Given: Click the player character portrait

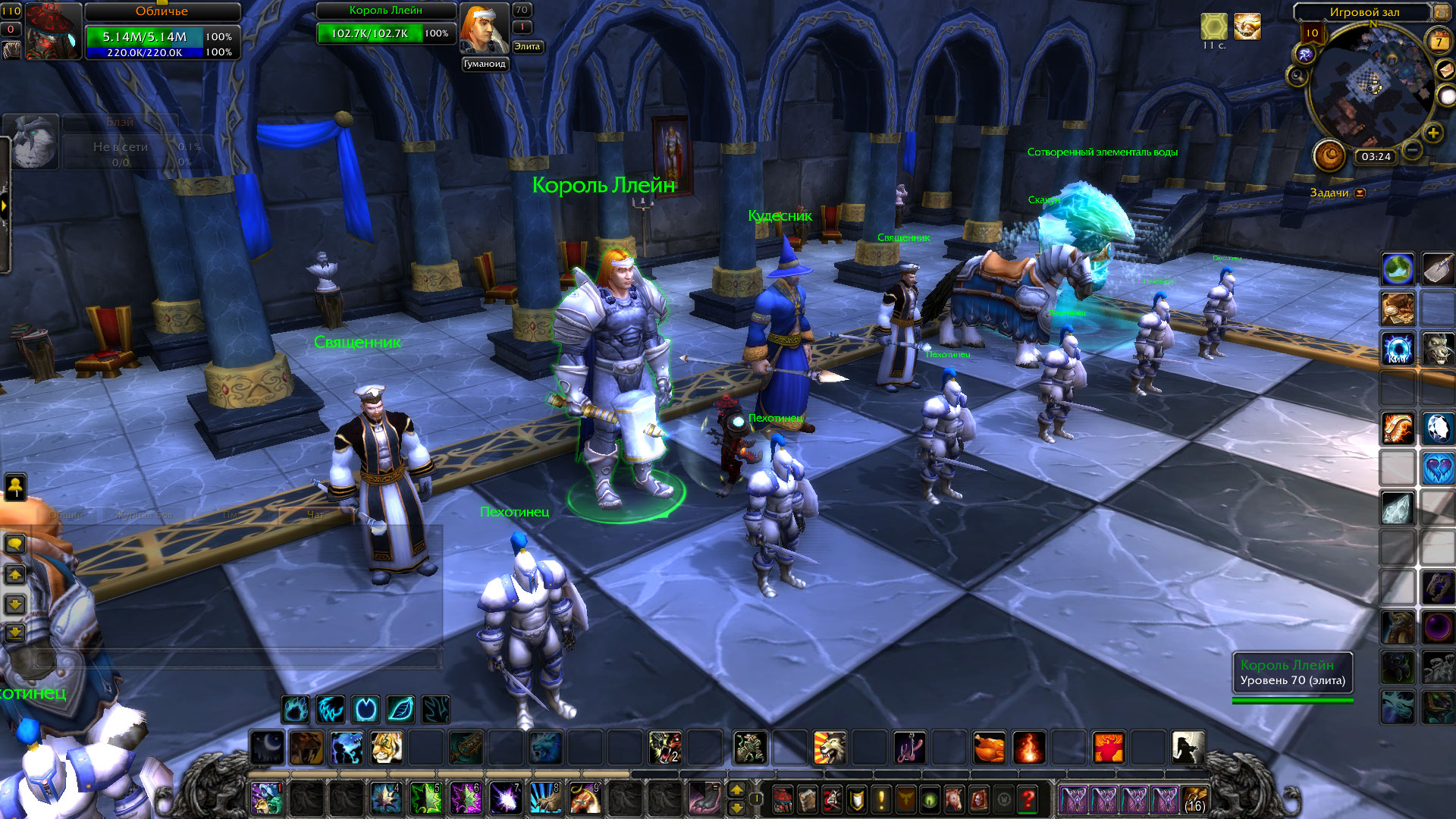Looking at the screenshot, I should (x=53, y=32).
